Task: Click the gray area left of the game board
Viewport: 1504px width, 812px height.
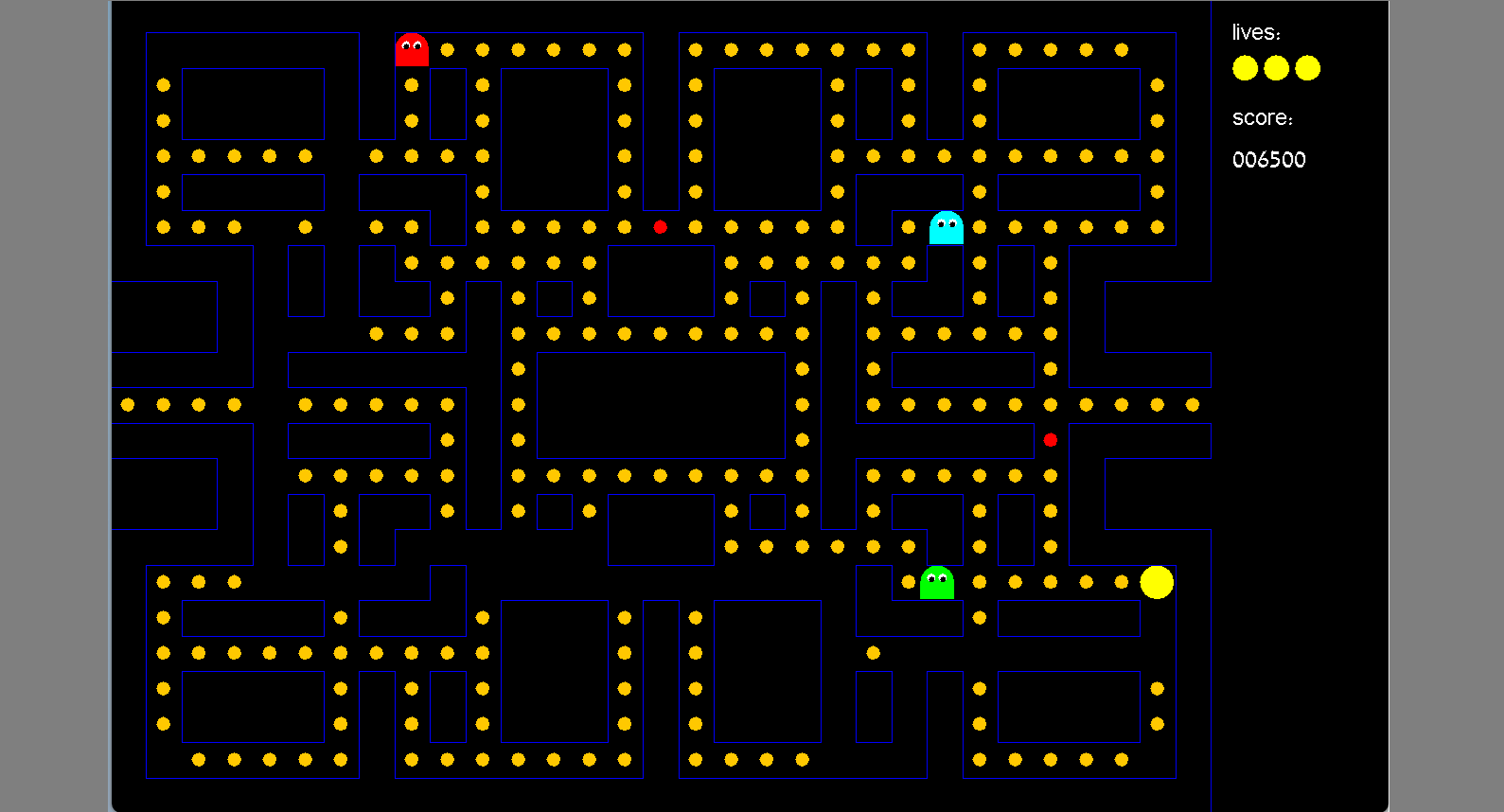Action: (x=54, y=406)
